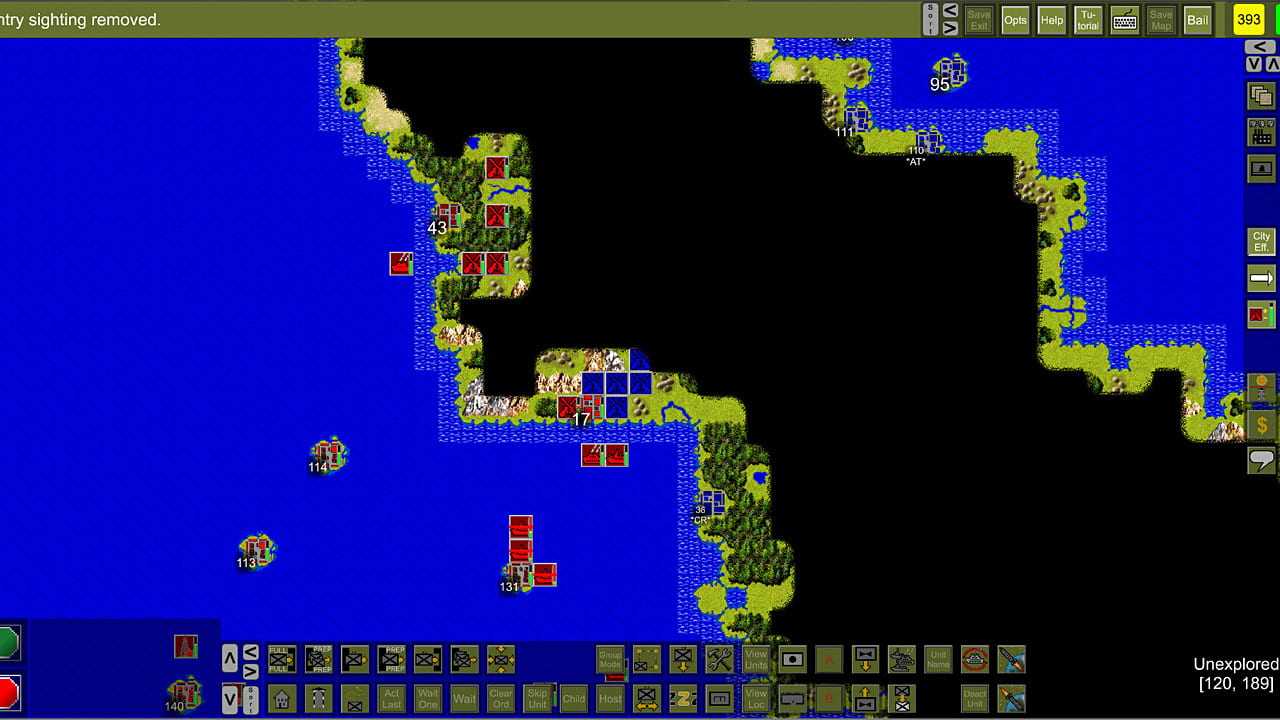Click the red stop sign button

click(8, 691)
